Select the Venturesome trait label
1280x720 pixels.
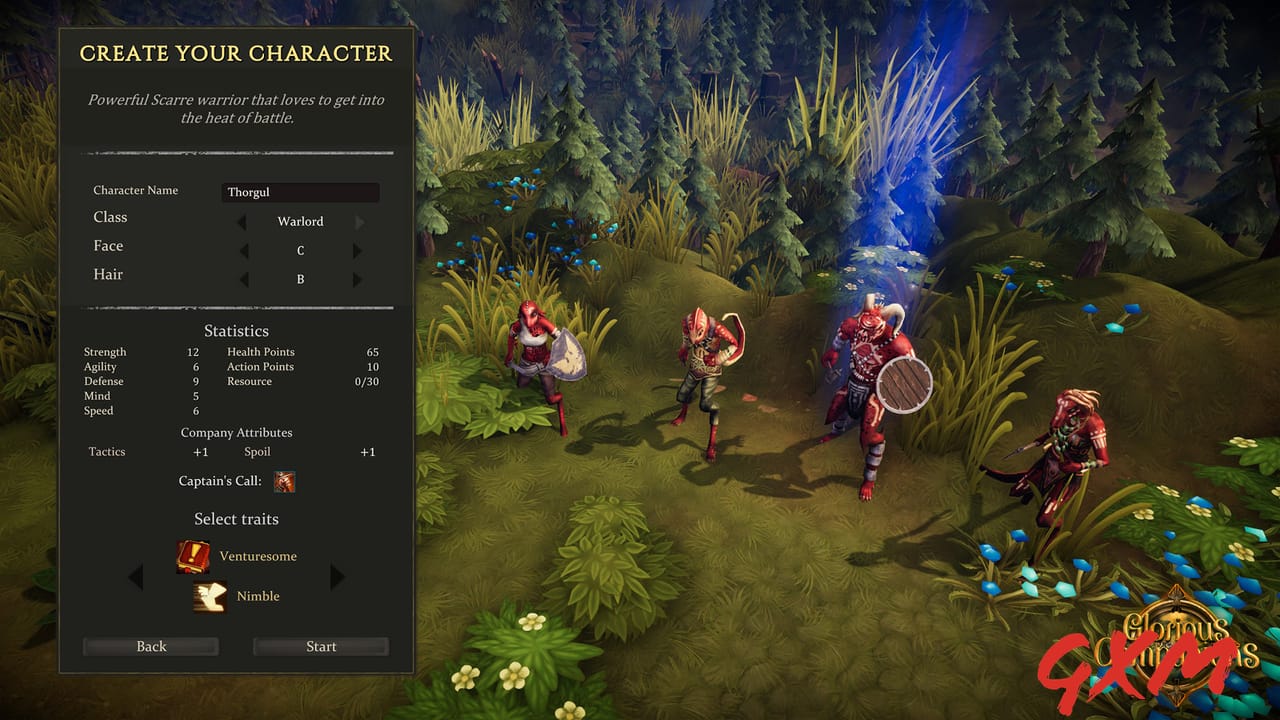[x=258, y=556]
